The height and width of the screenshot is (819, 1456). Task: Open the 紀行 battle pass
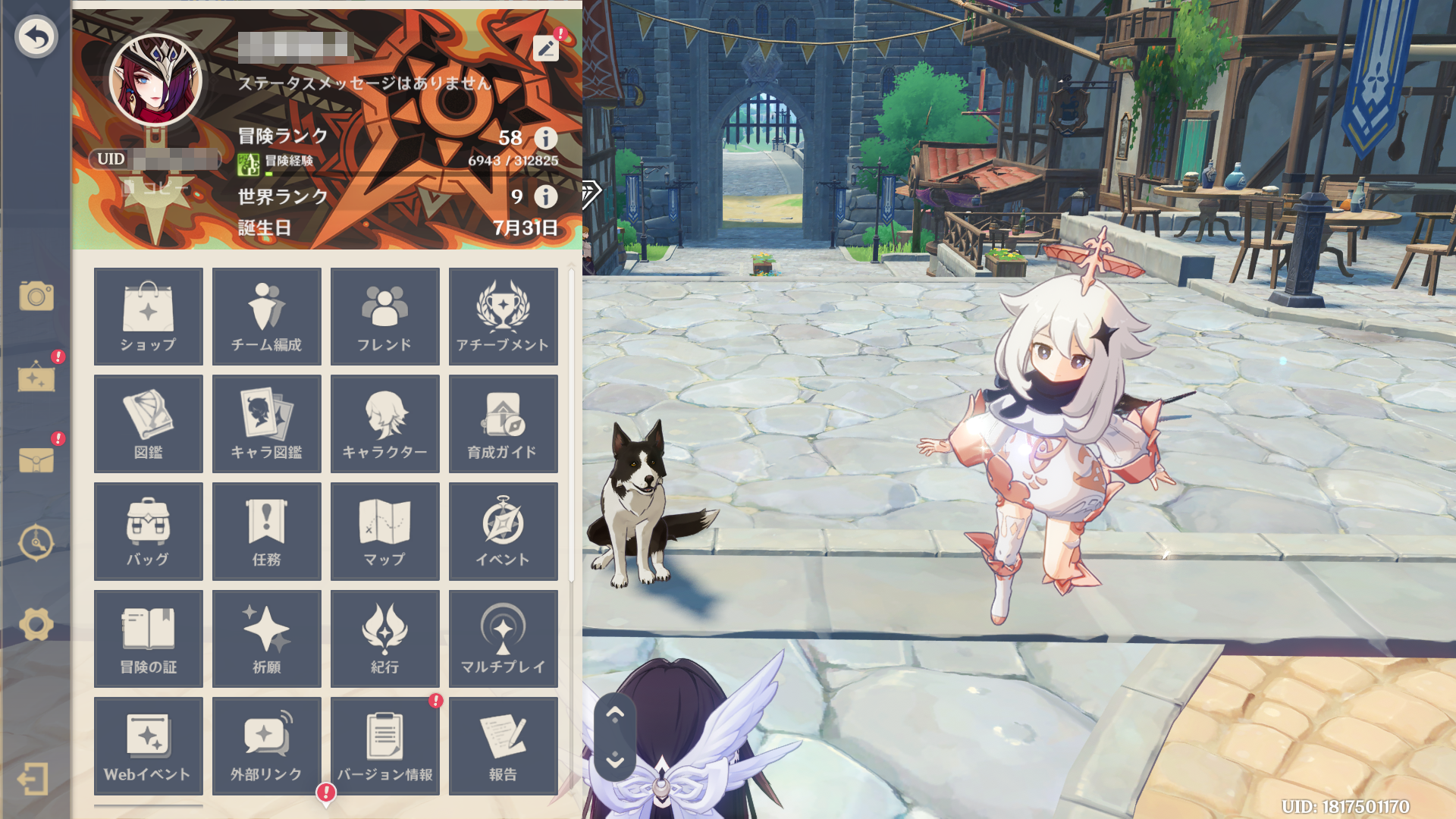pyautogui.click(x=385, y=639)
